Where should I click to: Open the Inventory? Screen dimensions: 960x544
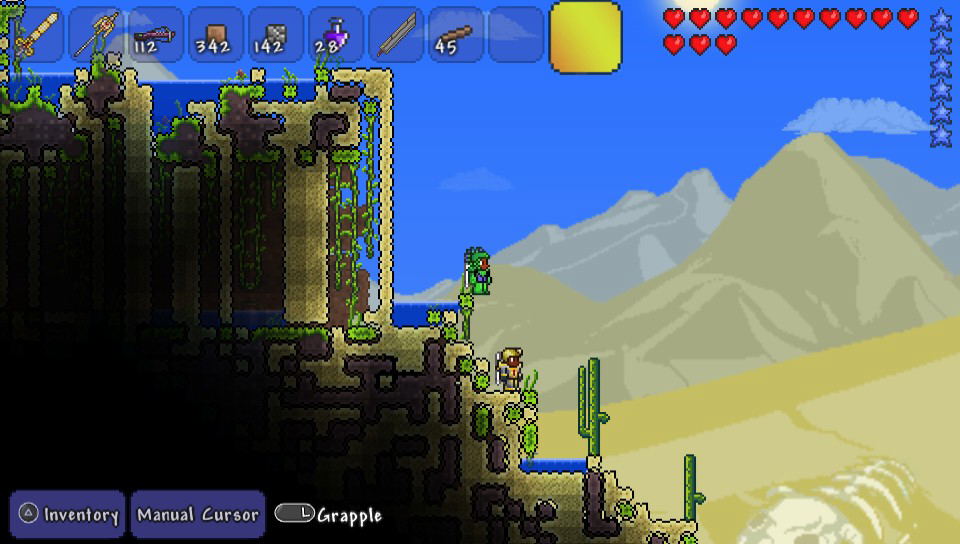(68, 515)
